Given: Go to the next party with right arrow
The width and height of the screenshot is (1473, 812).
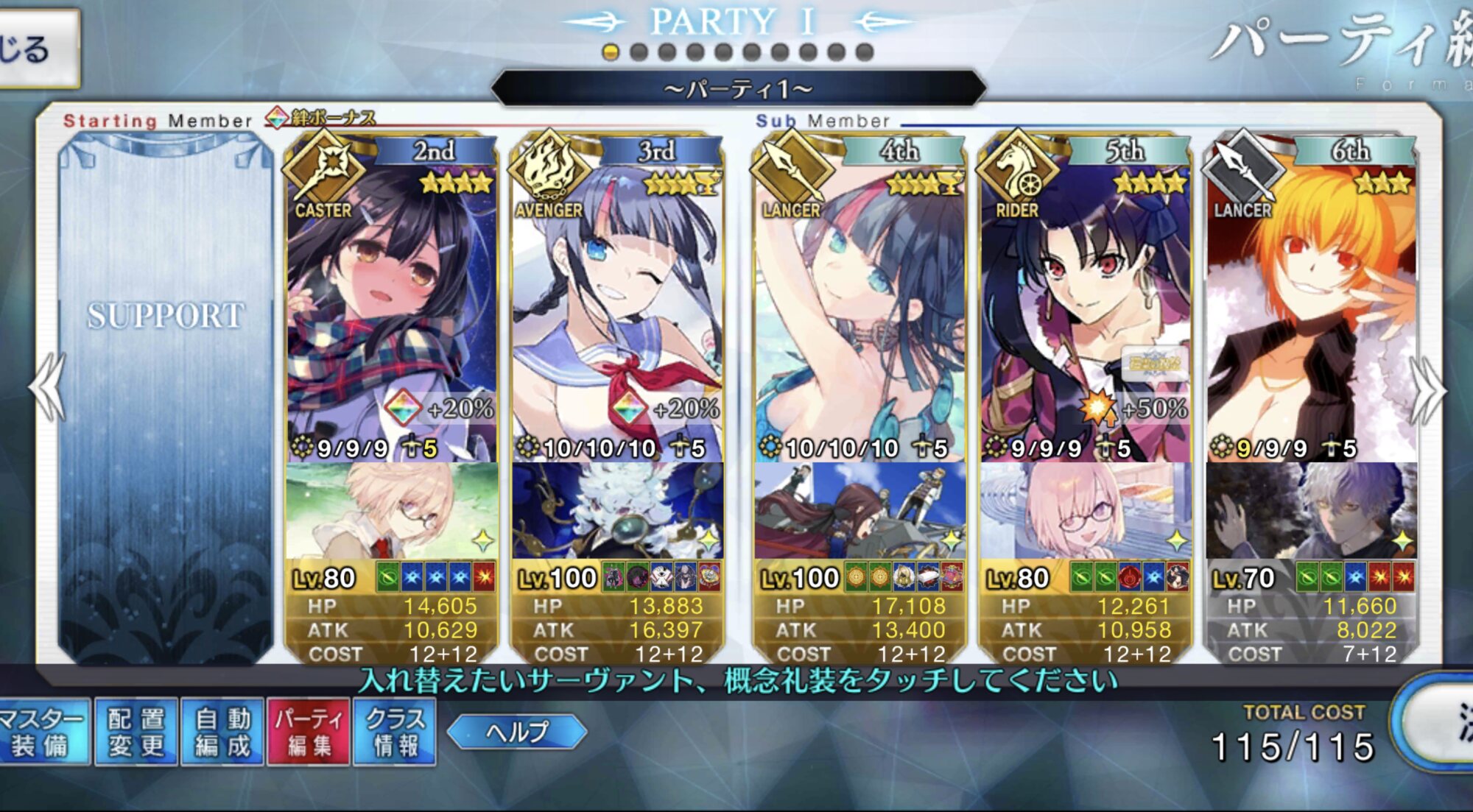Looking at the screenshot, I should (x=1427, y=390).
